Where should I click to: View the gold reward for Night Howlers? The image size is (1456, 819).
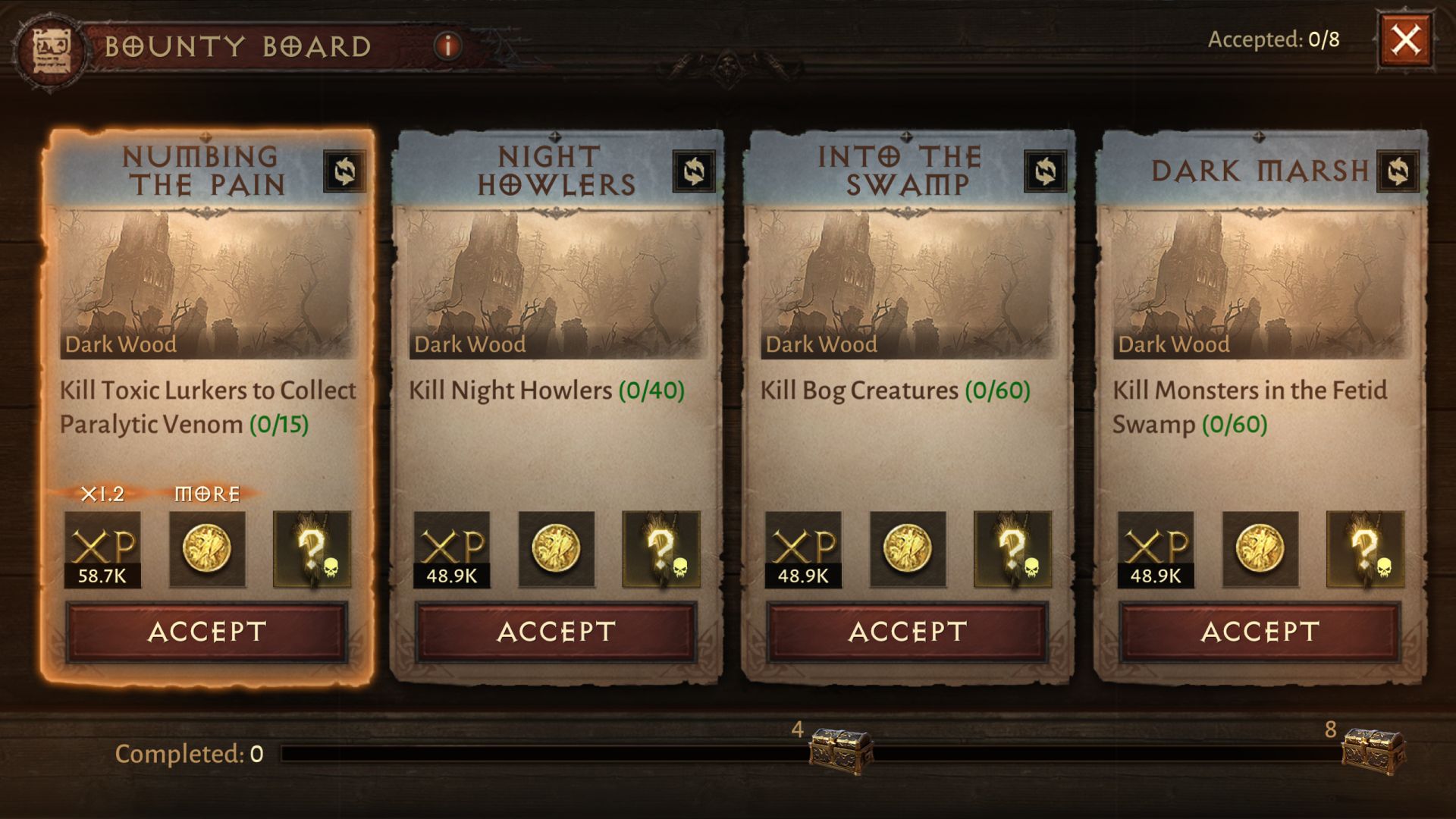coord(556,550)
